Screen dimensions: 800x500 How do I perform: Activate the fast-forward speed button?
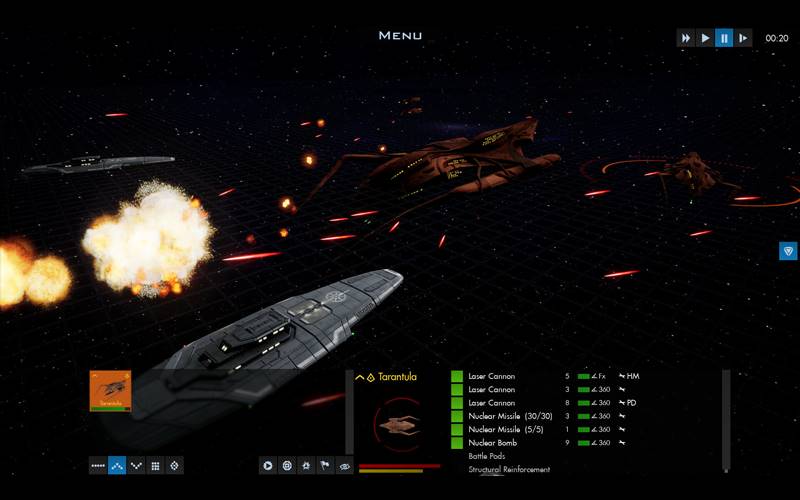click(686, 38)
